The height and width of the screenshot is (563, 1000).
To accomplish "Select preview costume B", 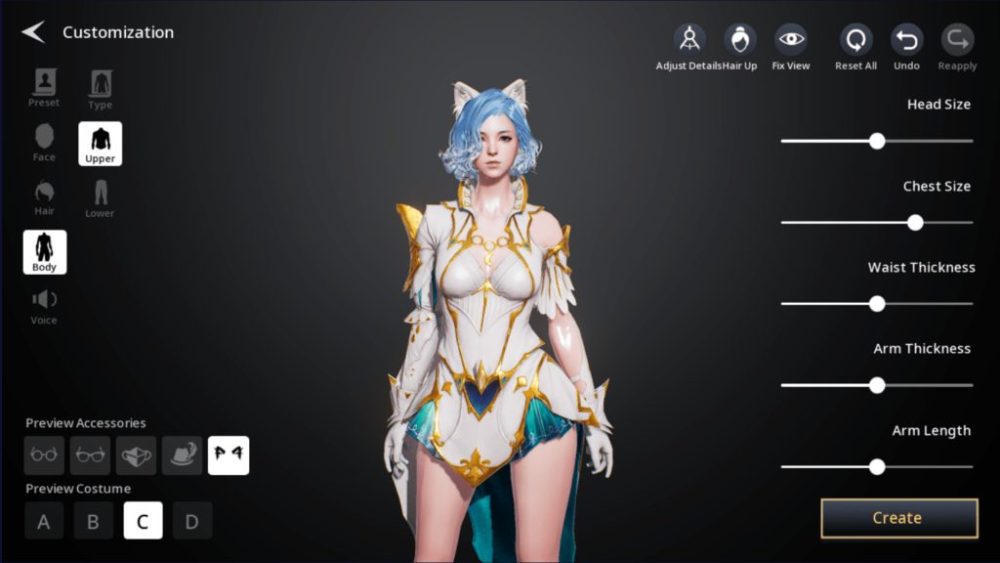I will (93, 521).
